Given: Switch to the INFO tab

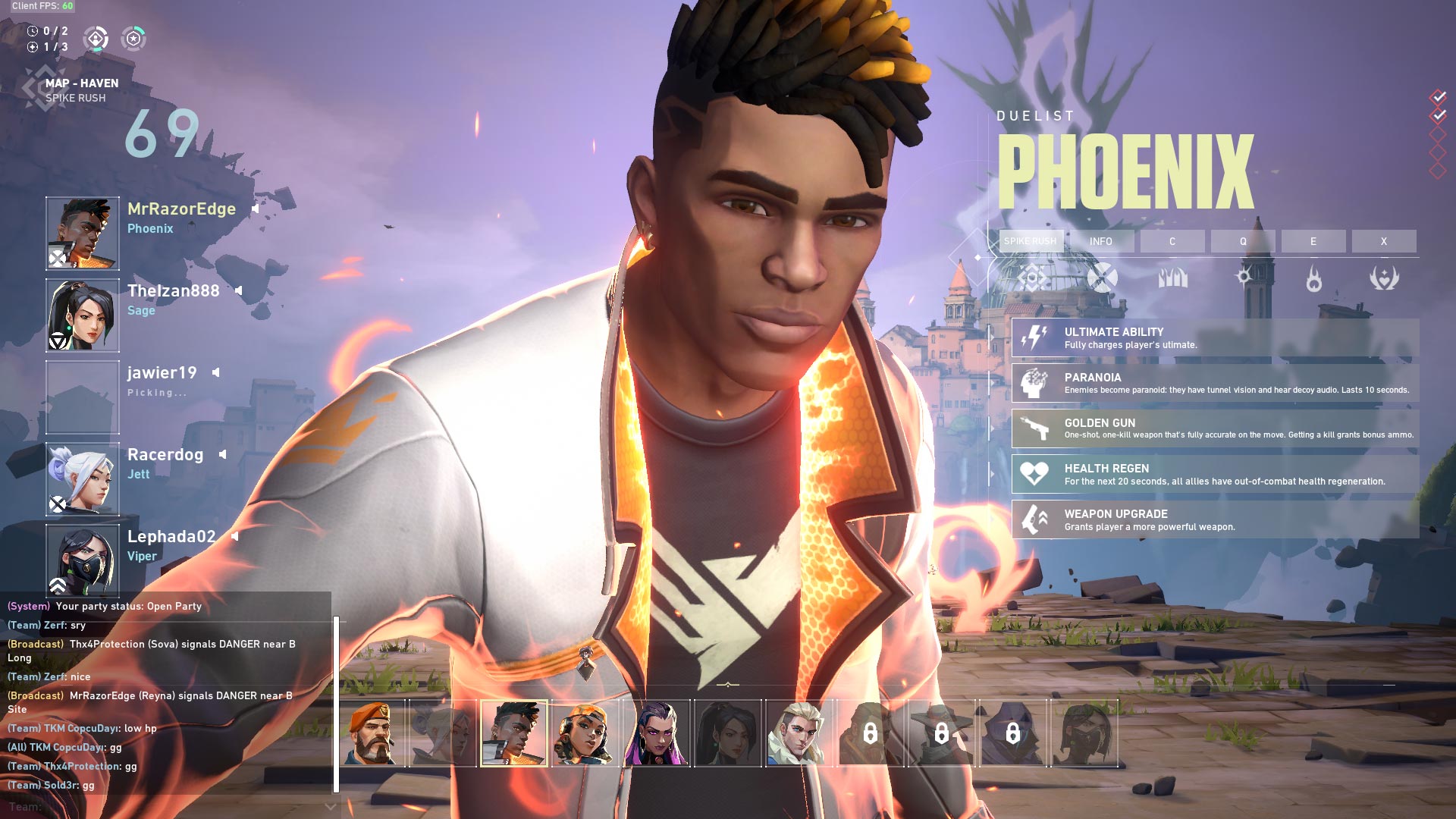Looking at the screenshot, I should pyautogui.click(x=1101, y=241).
